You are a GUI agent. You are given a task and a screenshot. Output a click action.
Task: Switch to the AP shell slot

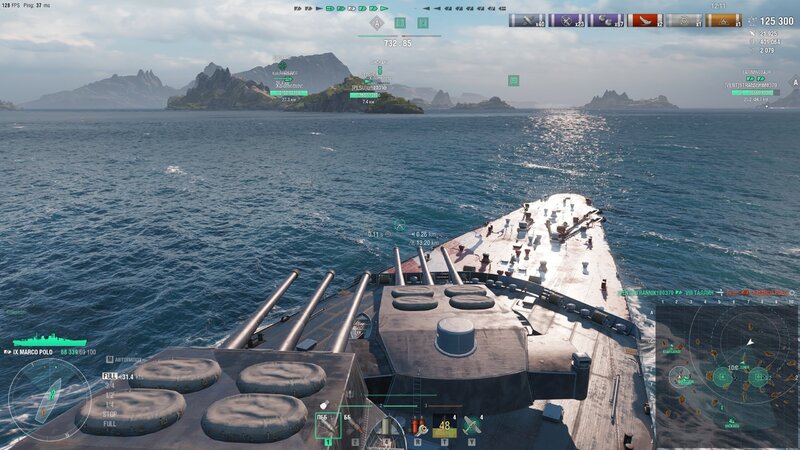pyautogui.click(x=355, y=426)
